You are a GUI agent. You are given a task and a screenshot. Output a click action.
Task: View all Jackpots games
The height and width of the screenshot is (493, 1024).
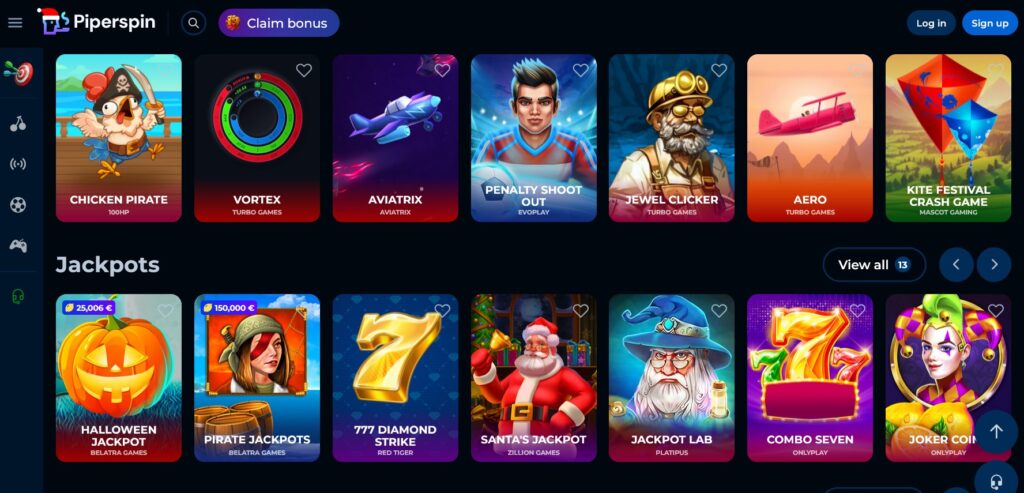click(x=873, y=265)
